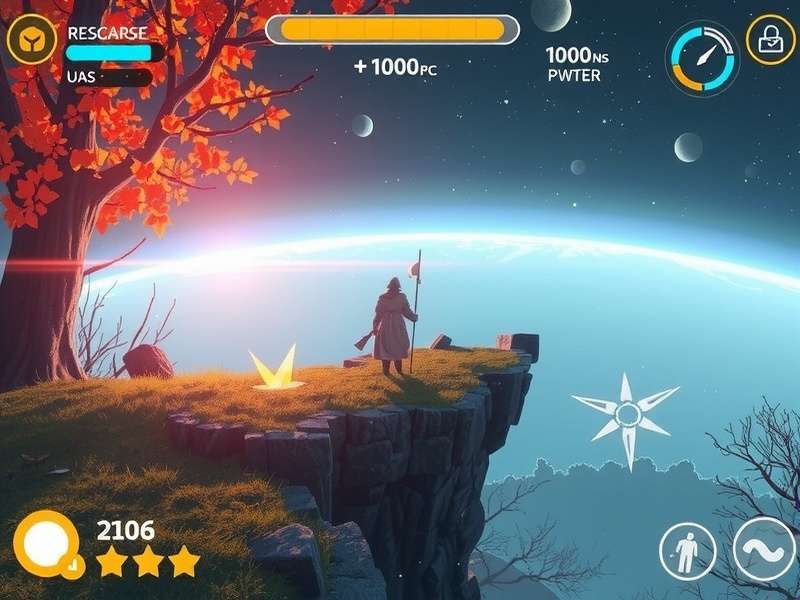Select the circular gauge dial icon
The width and height of the screenshot is (800, 600).
coord(703,58)
